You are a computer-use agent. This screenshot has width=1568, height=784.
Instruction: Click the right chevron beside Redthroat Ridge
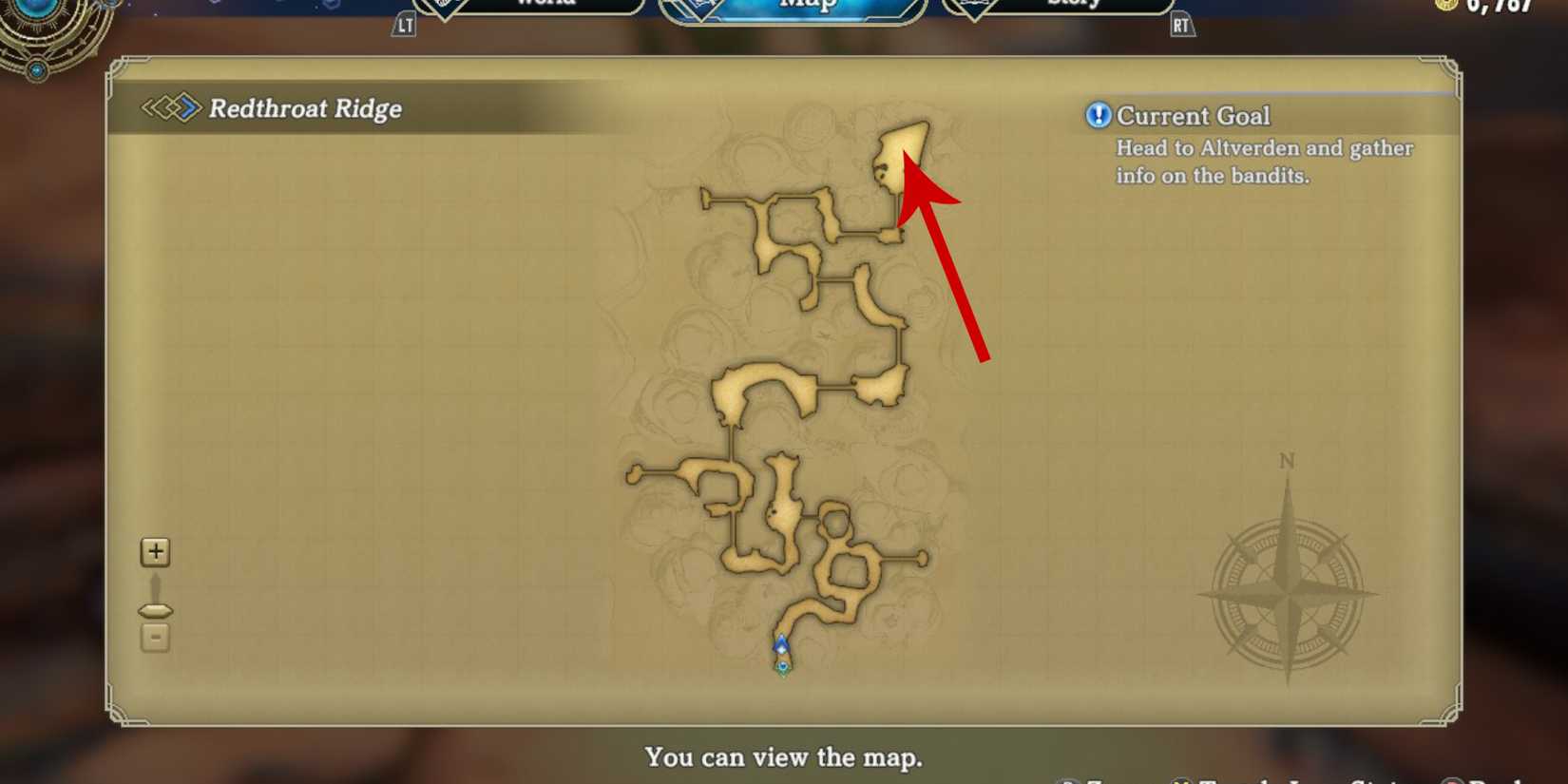pyautogui.click(x=187, y=109)
